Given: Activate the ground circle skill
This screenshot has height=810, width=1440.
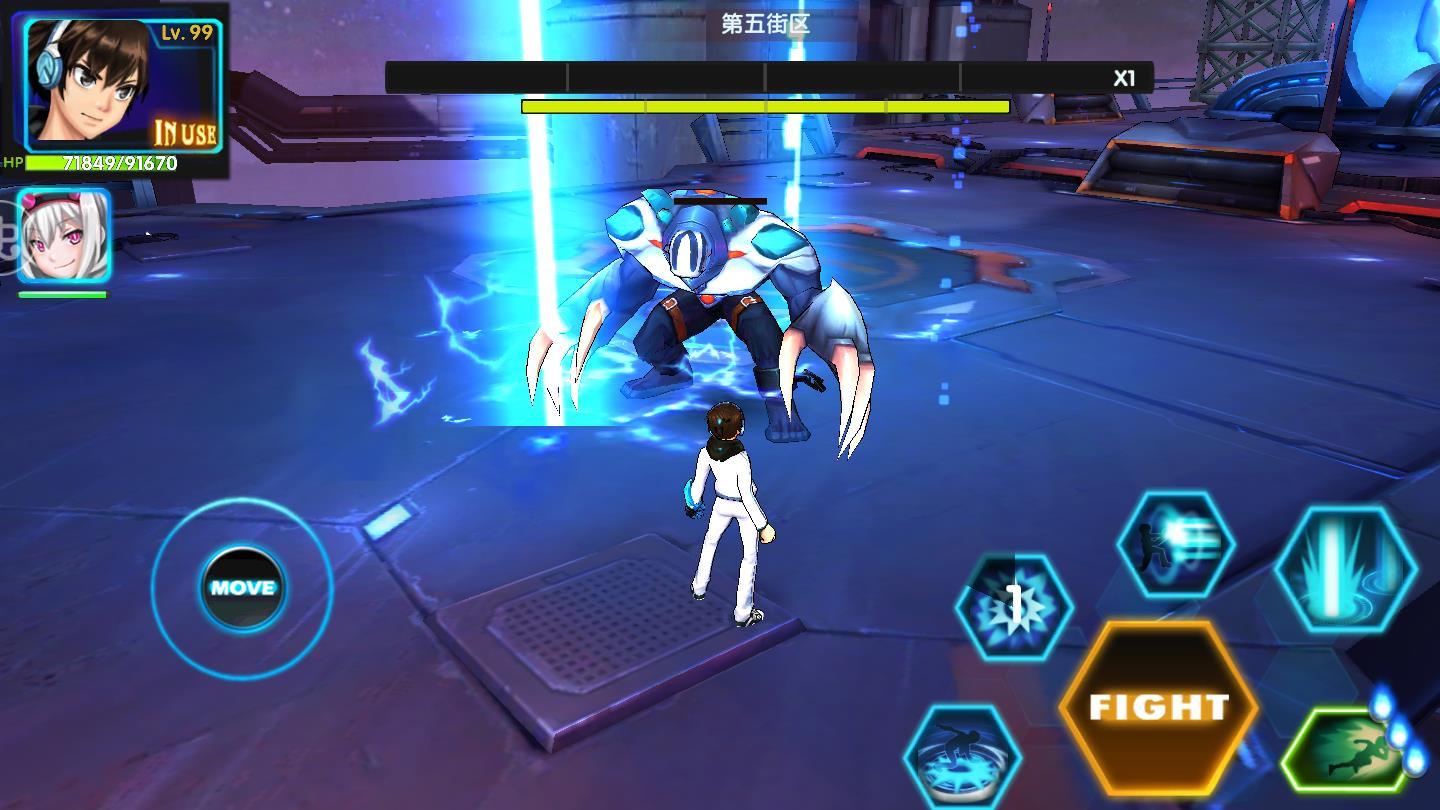Looking at the screenshot, I should coord(962,756).
